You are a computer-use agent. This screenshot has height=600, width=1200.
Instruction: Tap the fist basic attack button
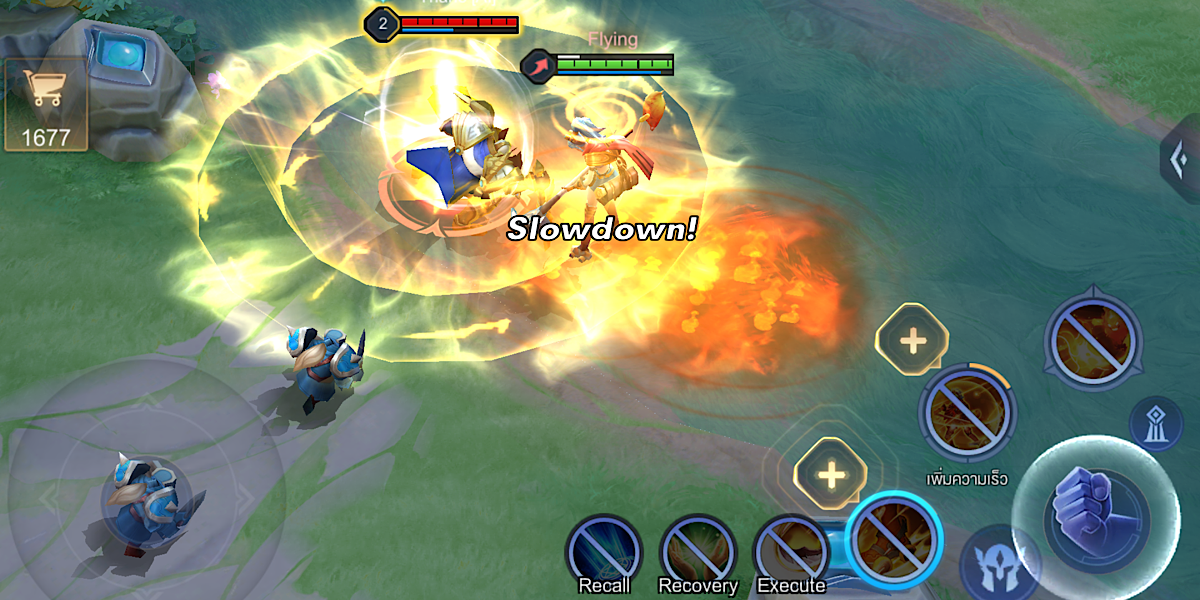1095,507
